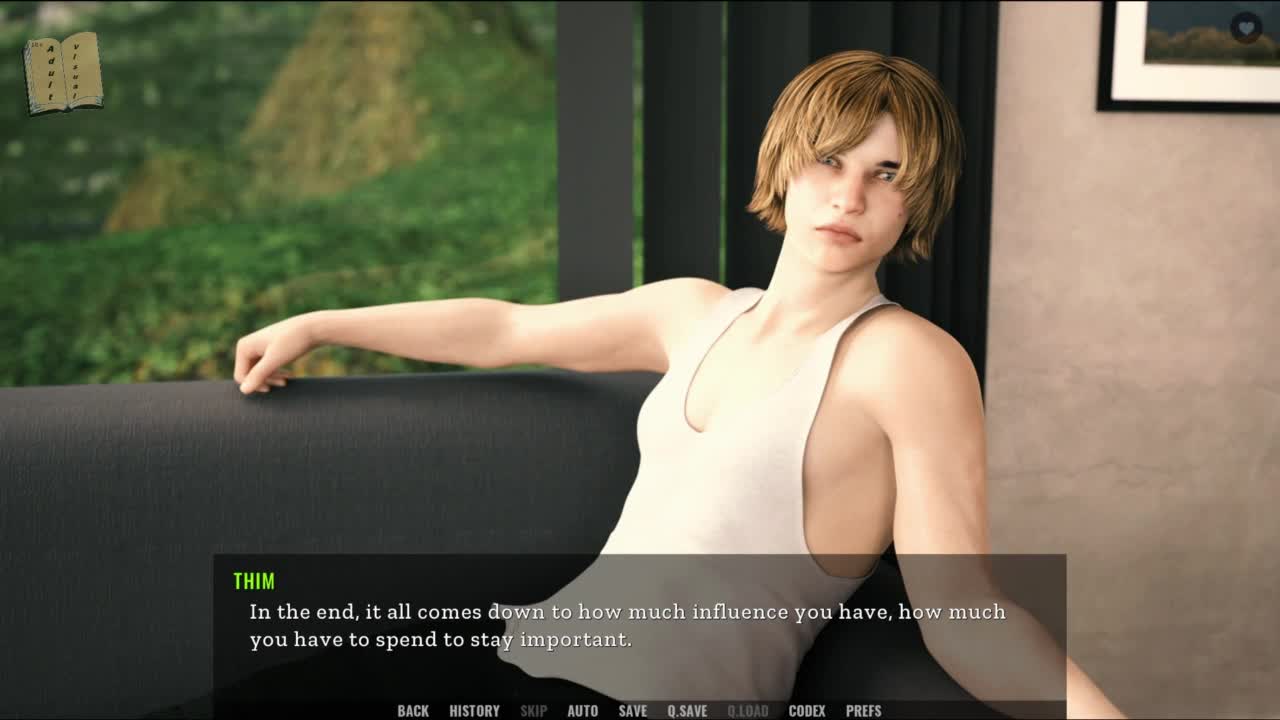The image size is (1280, 720).
Task: Go back one line with BACK
Action: [412, 711]
